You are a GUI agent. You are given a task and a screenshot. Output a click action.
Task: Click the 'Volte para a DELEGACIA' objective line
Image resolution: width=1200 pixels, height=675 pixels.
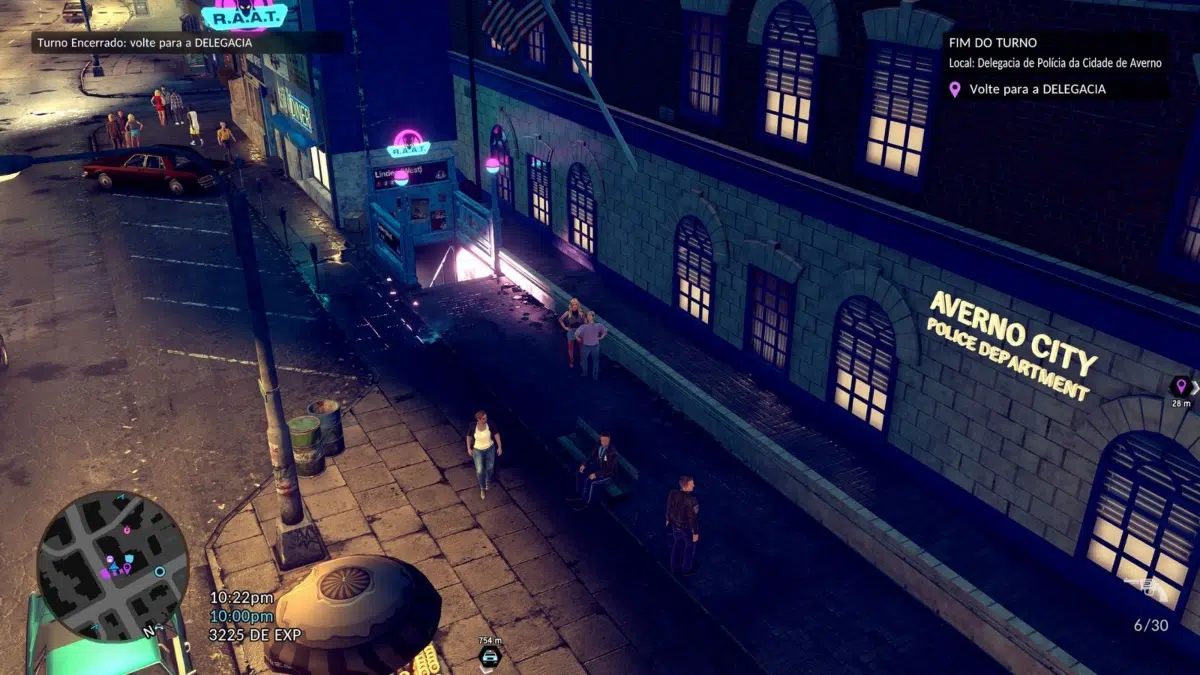point(1036,89)
